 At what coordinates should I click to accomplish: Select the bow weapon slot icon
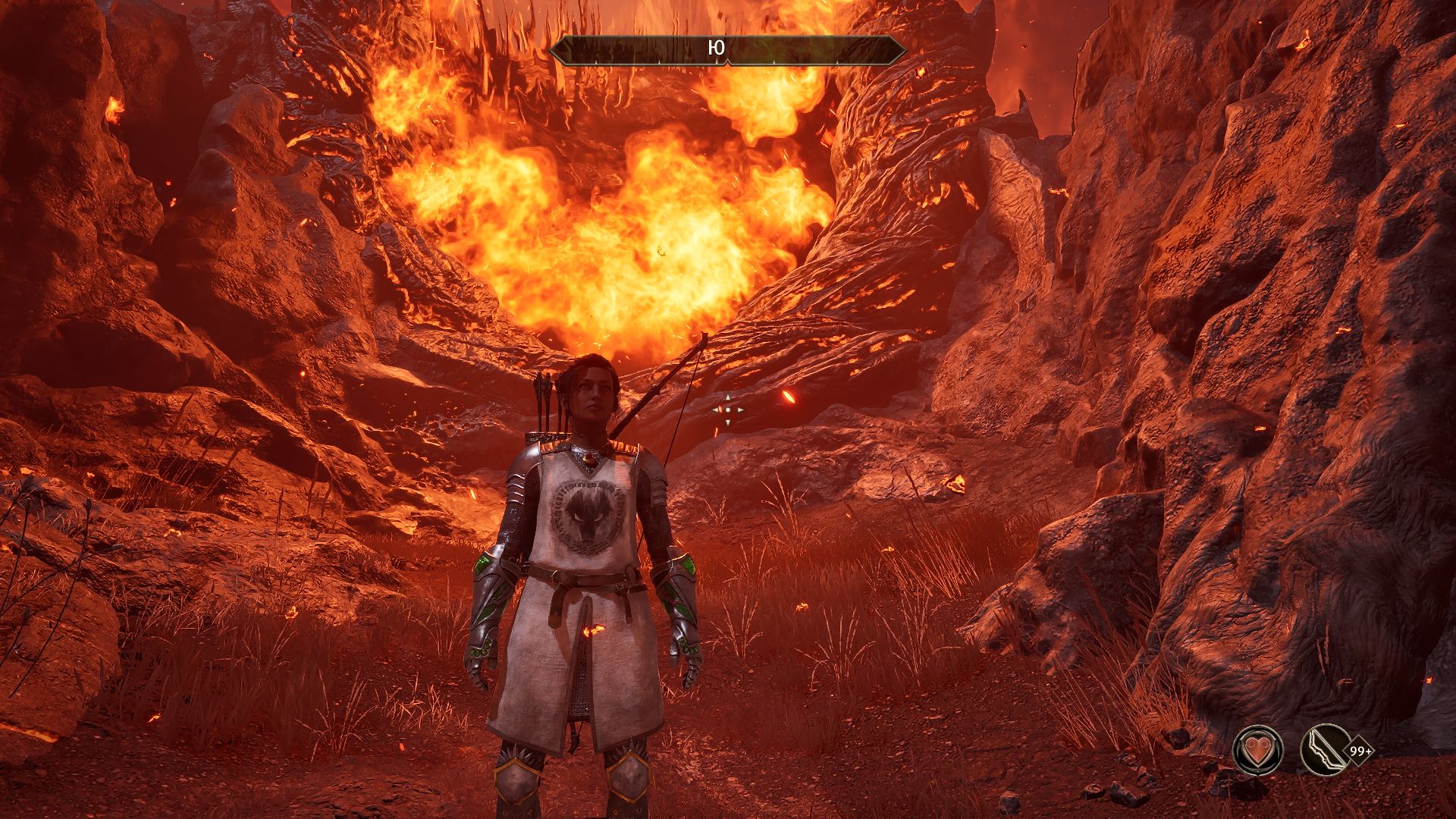coord(1324,751)
